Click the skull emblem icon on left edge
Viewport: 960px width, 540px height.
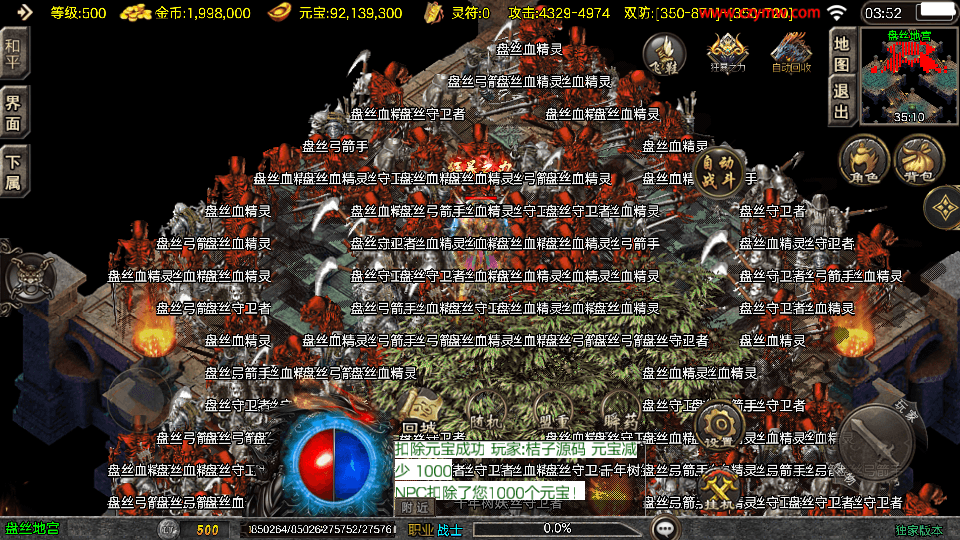(x=24, y=275)
